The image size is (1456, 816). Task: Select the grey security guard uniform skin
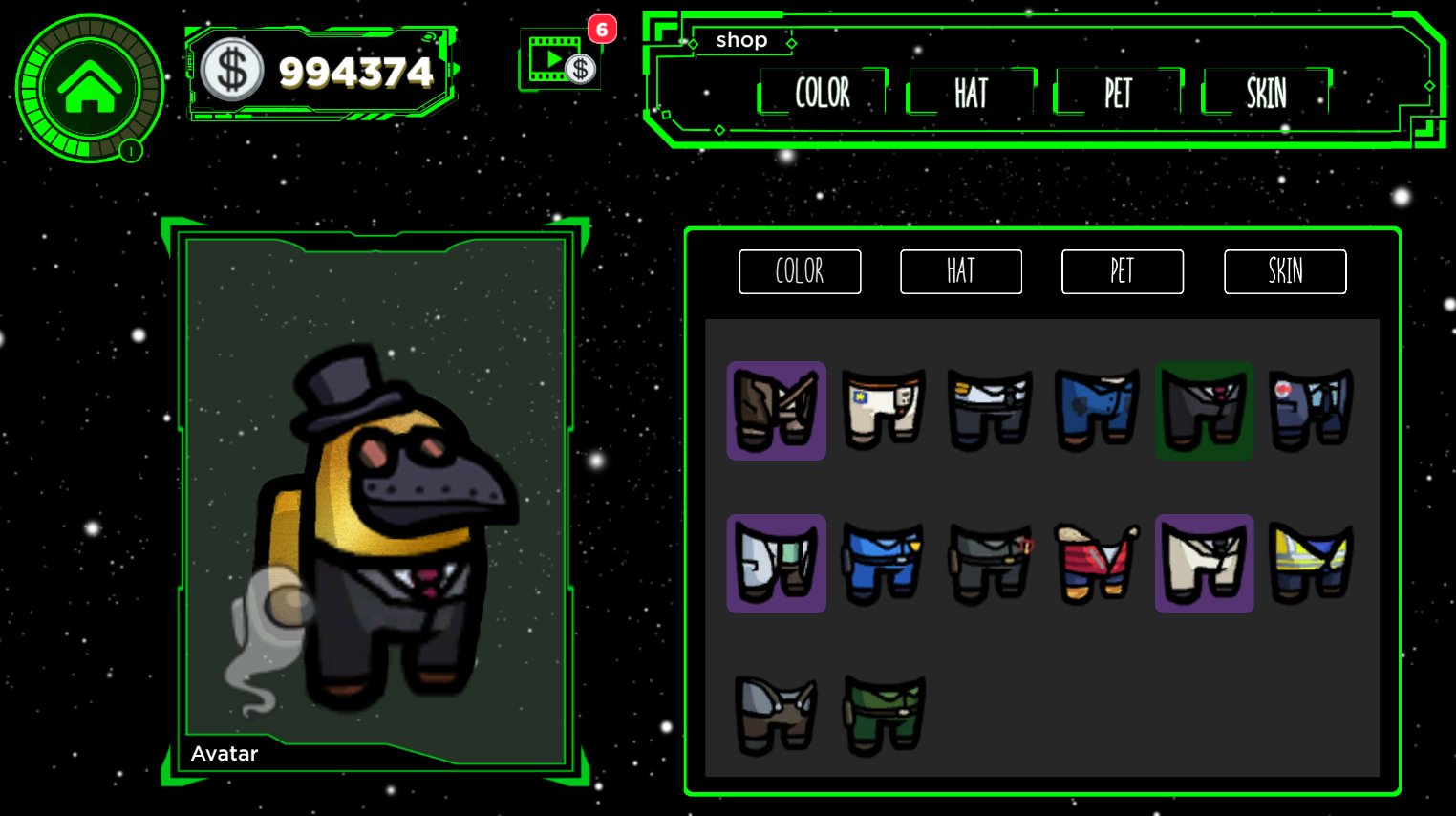tap(990, 564)
